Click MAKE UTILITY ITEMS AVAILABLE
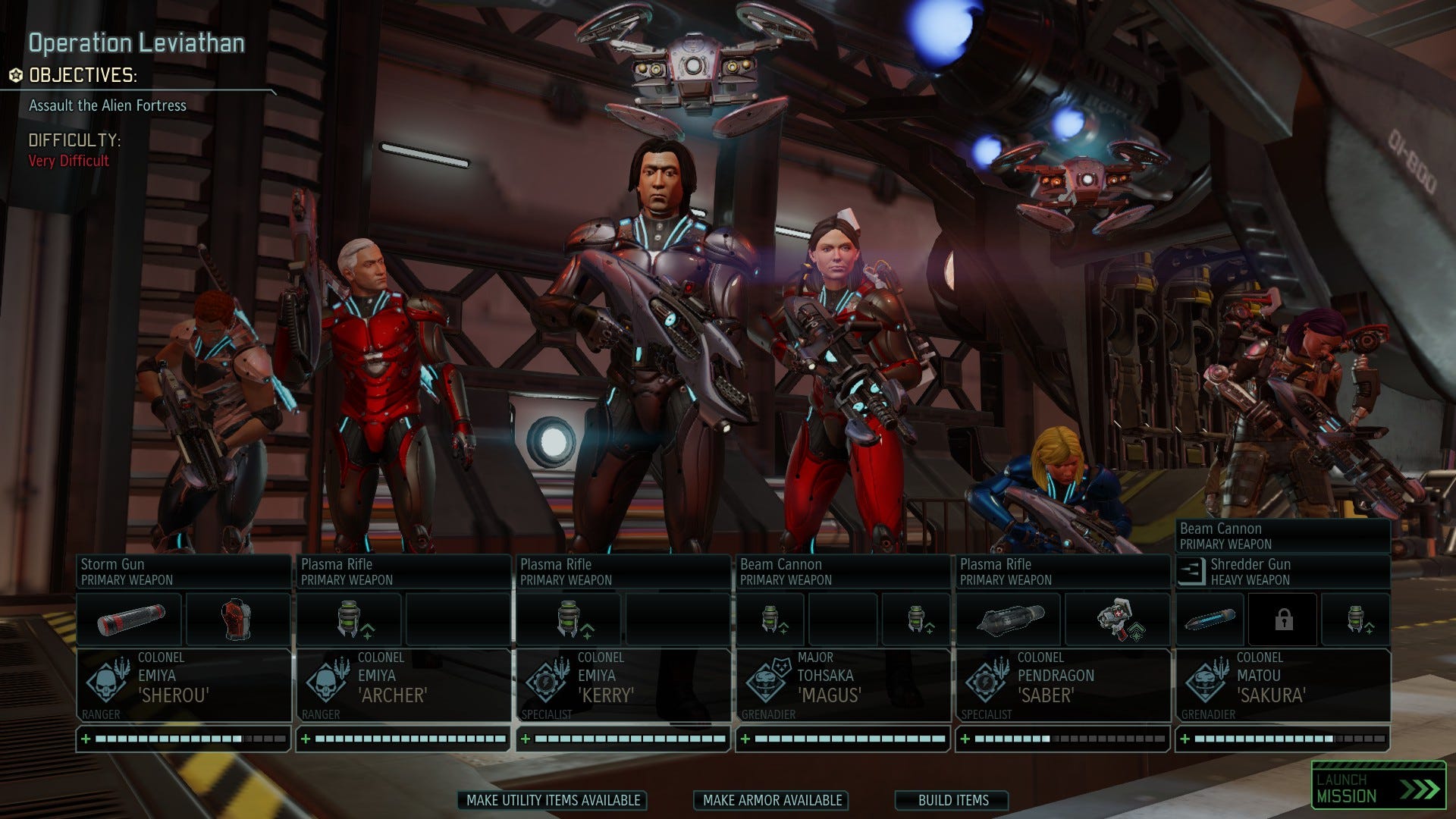 click(552, 799)
